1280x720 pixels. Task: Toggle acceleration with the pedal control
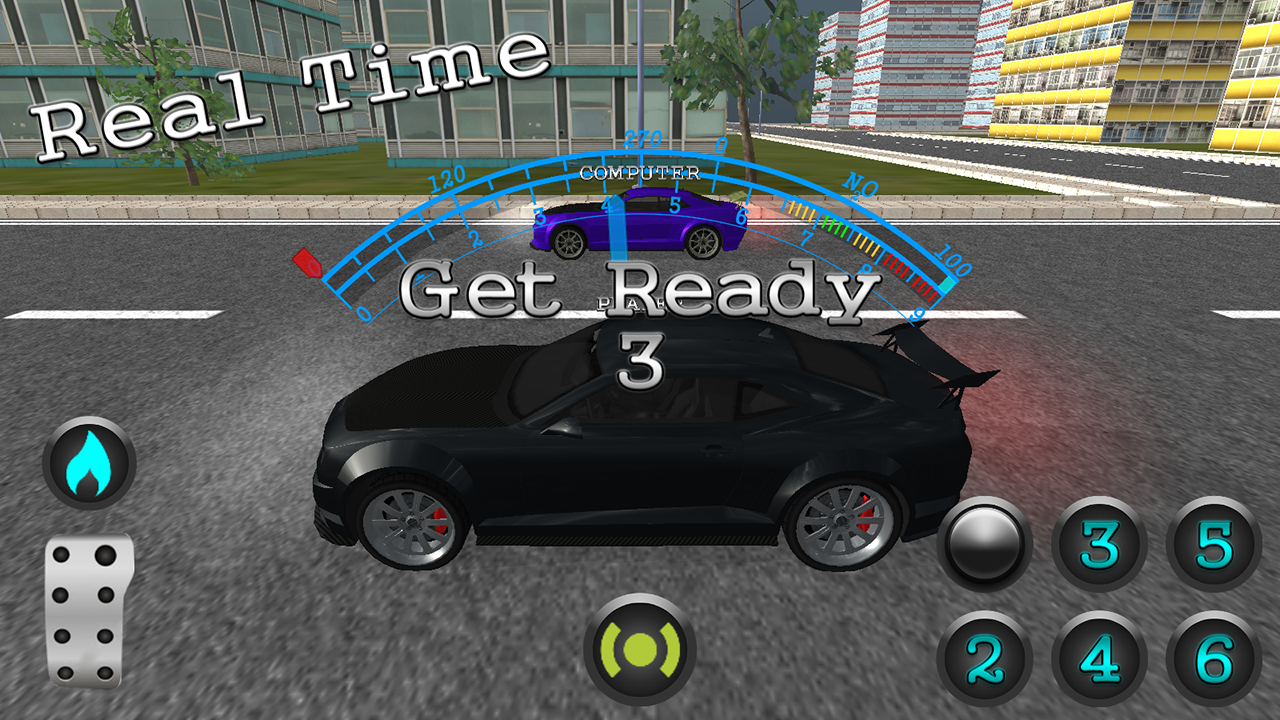tap(88, 610)
